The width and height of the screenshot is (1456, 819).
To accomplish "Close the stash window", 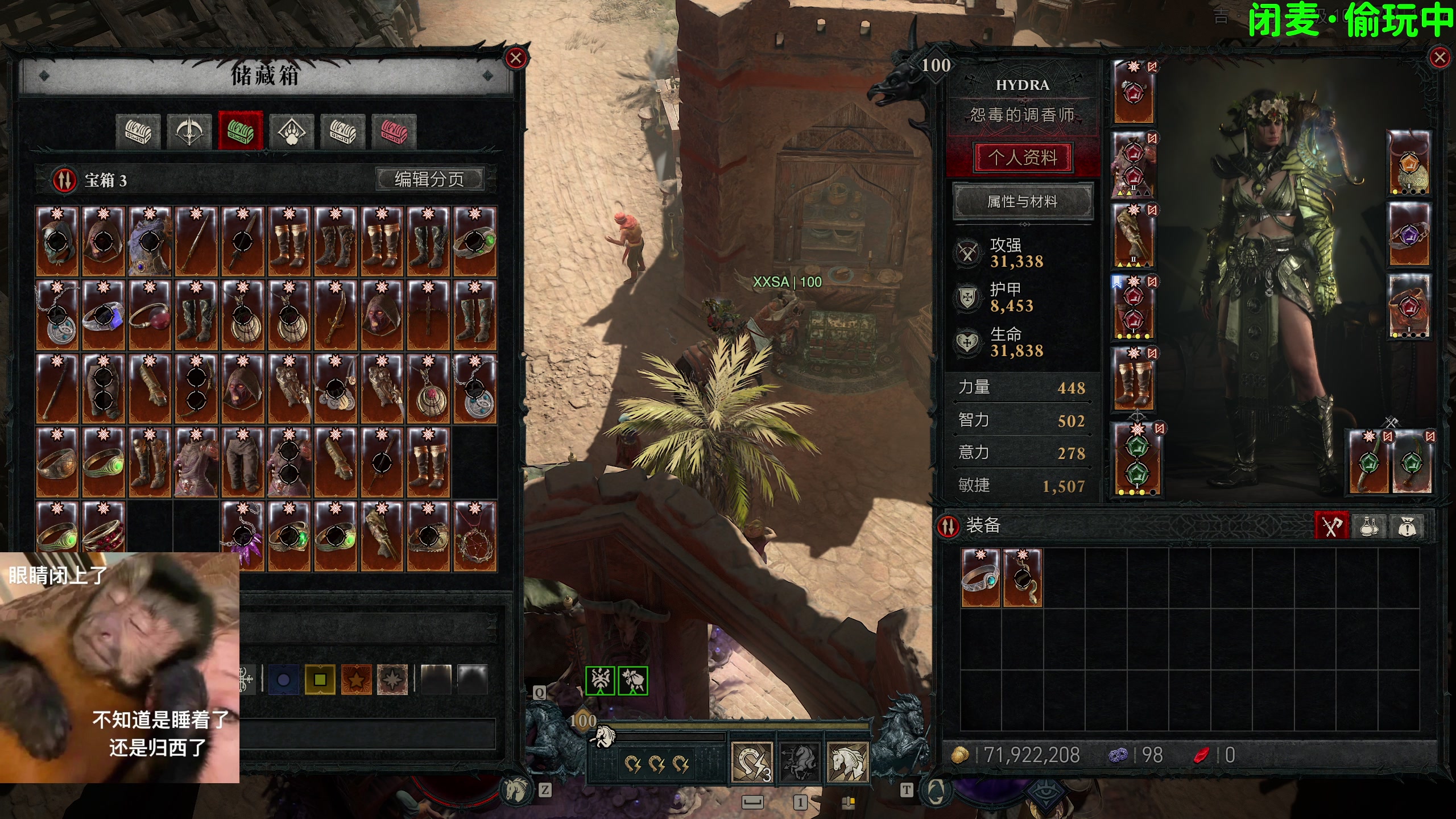I will click(516, 58).
